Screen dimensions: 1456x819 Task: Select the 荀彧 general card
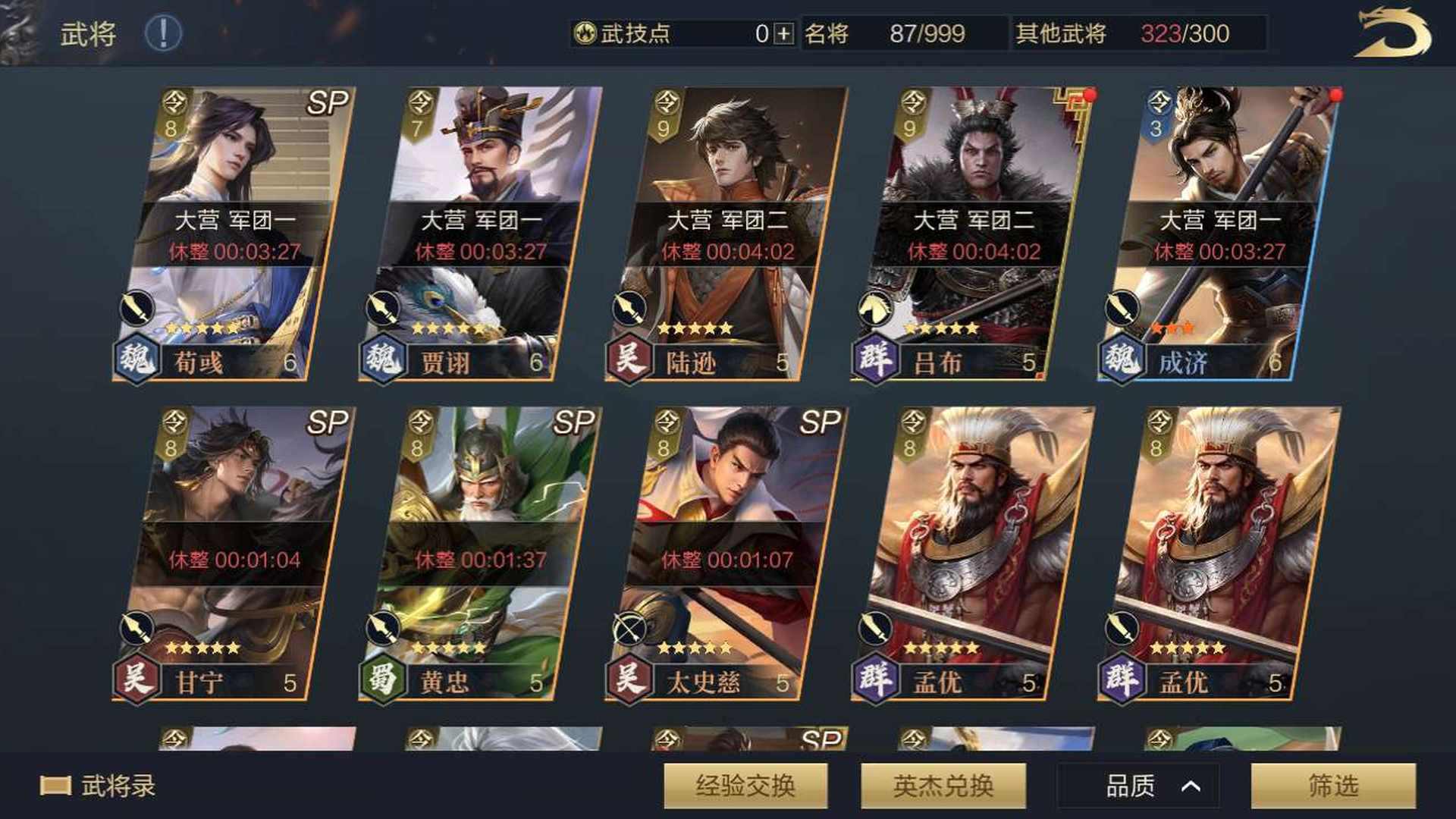[x=235, y=235]
